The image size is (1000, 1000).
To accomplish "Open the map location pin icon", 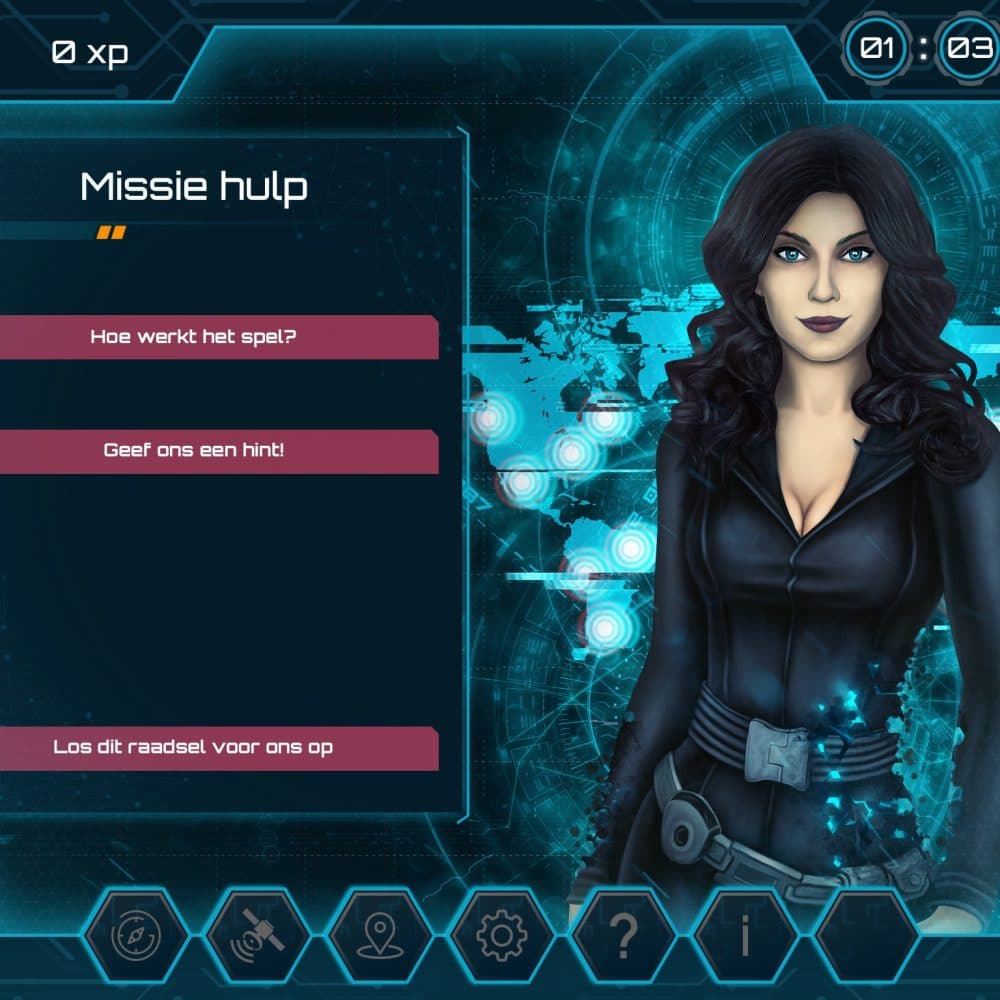I will pyautogui.click(x=379, y=936).
